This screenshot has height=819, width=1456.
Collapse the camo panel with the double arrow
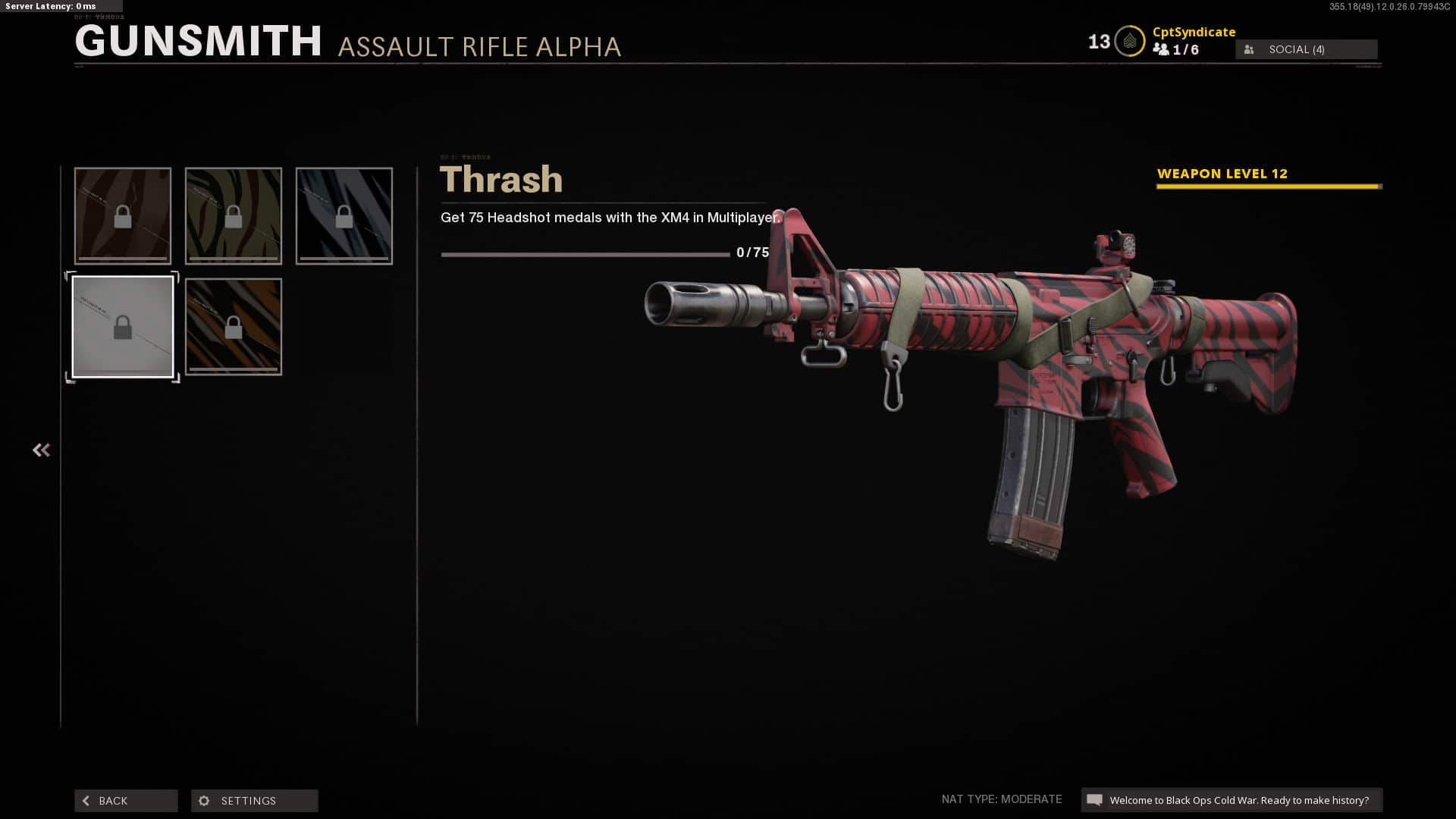[x=41, y=450]
